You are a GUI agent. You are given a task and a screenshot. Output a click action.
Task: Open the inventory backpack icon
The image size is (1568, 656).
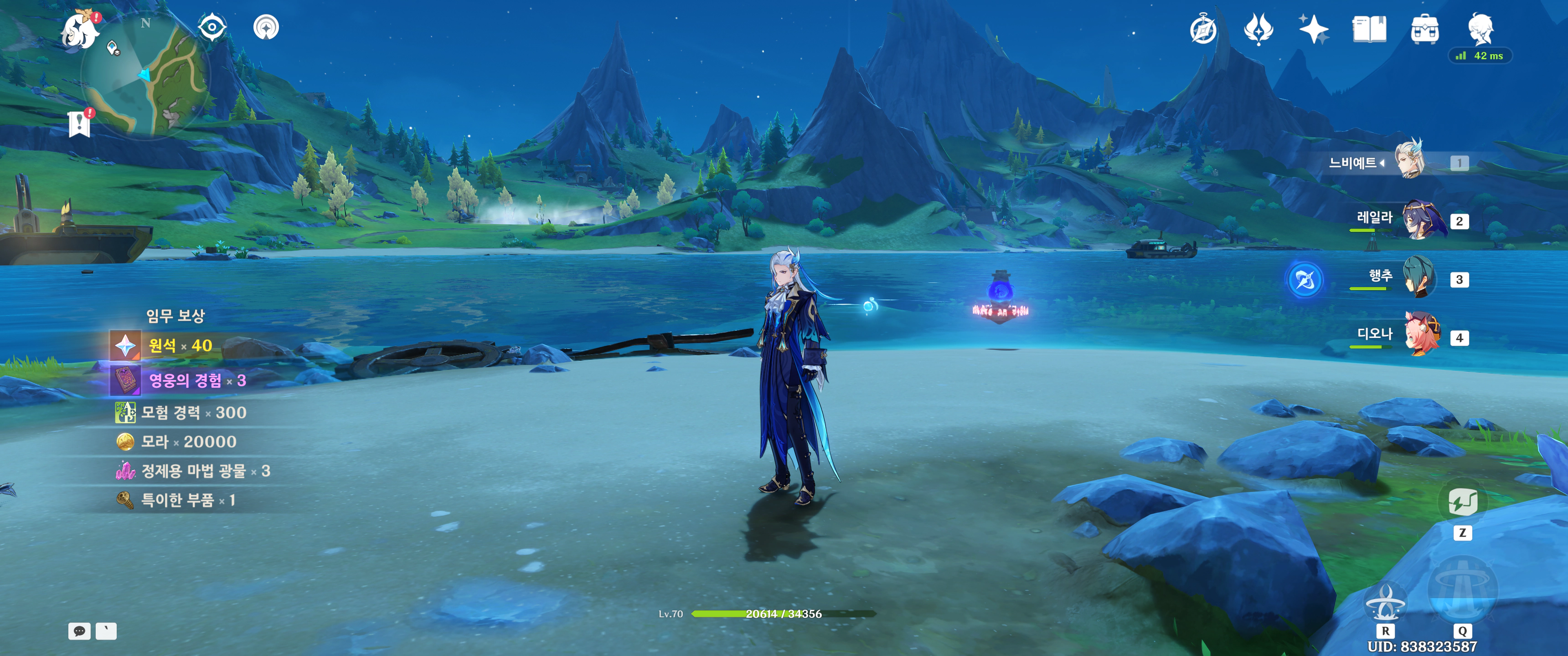pos(1424,29)
